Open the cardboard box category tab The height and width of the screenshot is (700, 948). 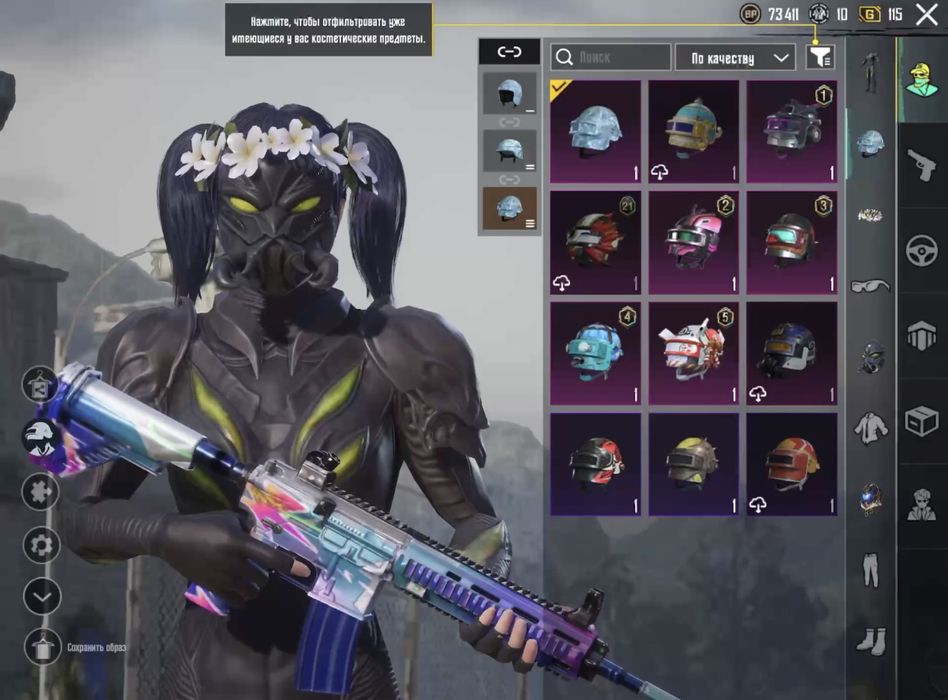[x=921, y=421]
